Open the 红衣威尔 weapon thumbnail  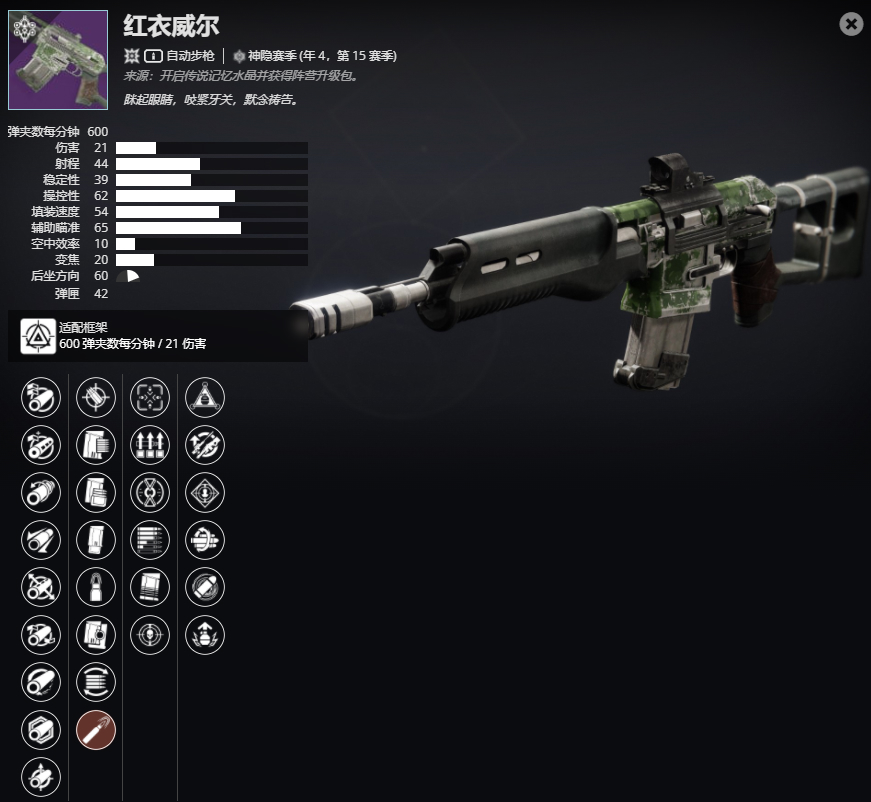click(x=58, y=60)
